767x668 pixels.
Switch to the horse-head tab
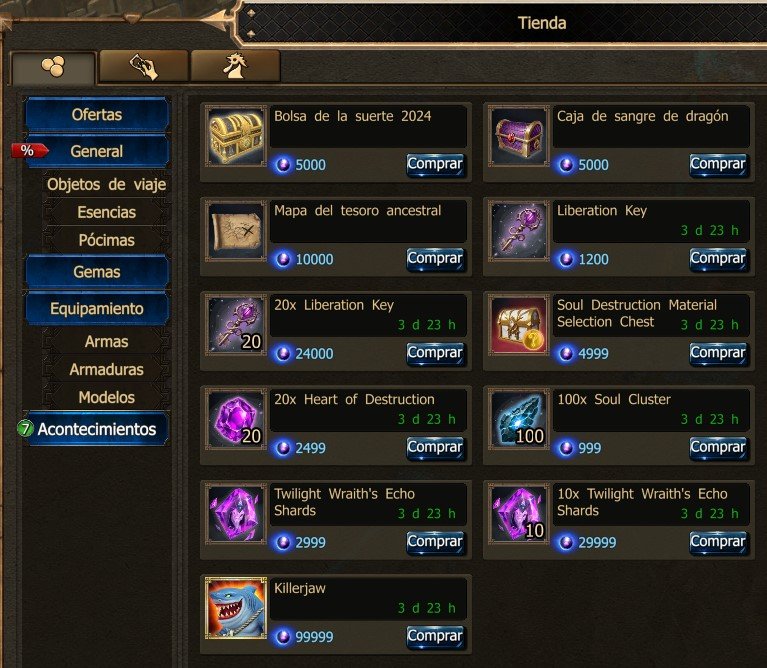click(x=235, y=66)
